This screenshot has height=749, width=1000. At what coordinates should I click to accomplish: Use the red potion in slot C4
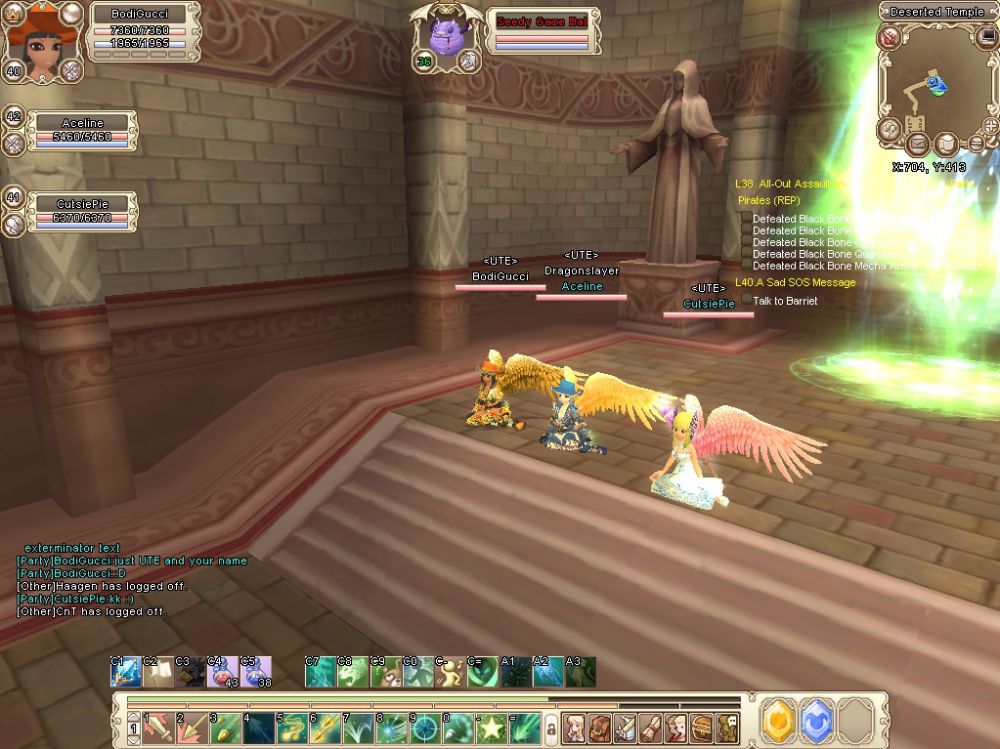(222, 672)
